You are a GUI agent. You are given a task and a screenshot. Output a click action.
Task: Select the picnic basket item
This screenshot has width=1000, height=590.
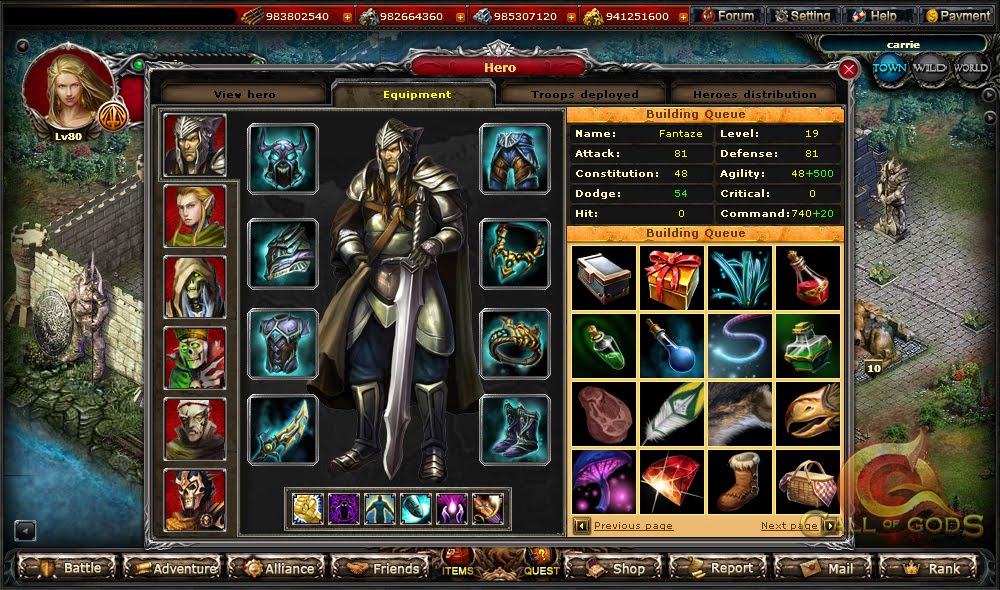click(x=808, y=481)
